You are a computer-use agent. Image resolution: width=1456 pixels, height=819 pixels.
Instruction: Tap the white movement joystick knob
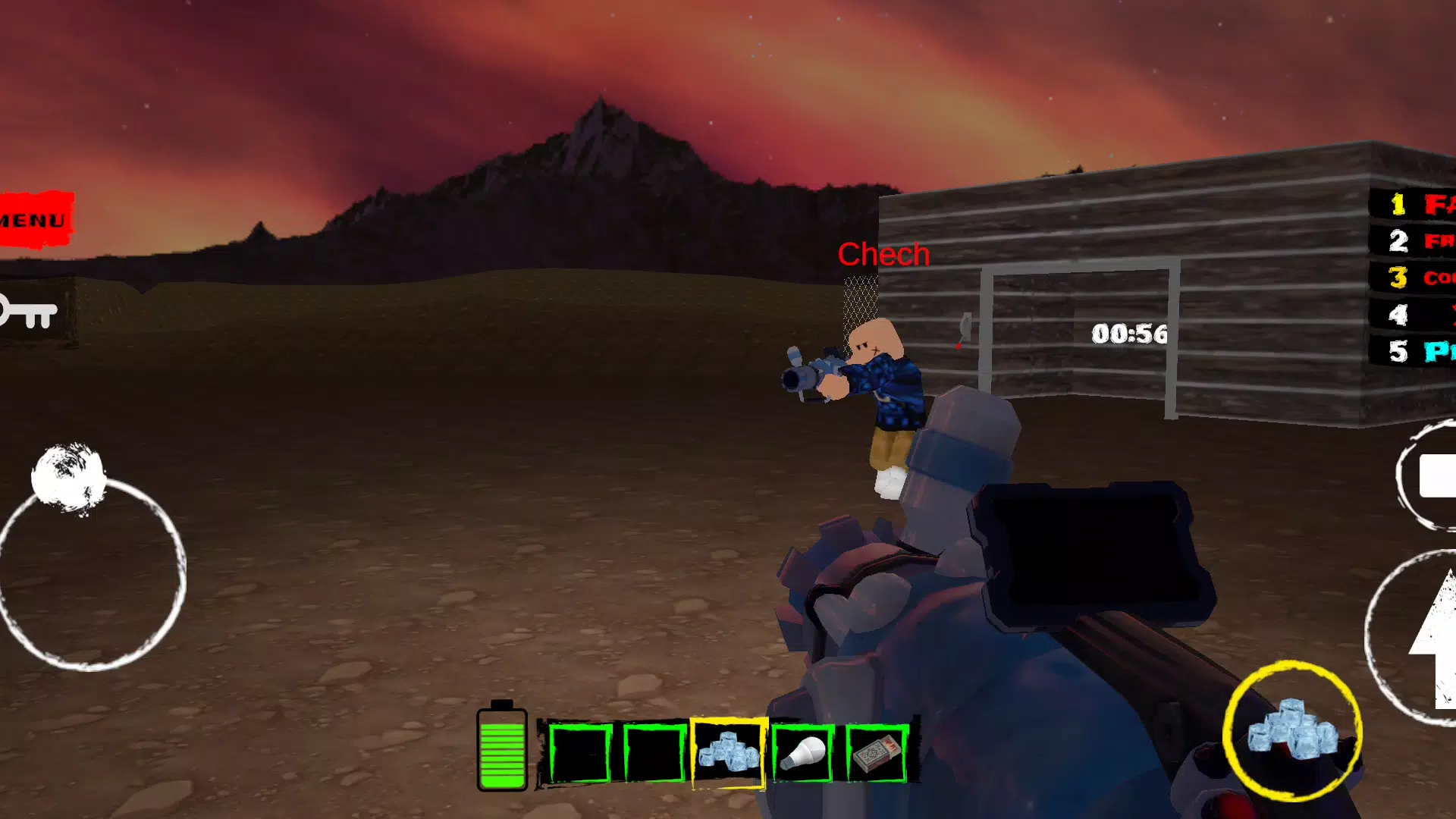click(x=68, y=476)
